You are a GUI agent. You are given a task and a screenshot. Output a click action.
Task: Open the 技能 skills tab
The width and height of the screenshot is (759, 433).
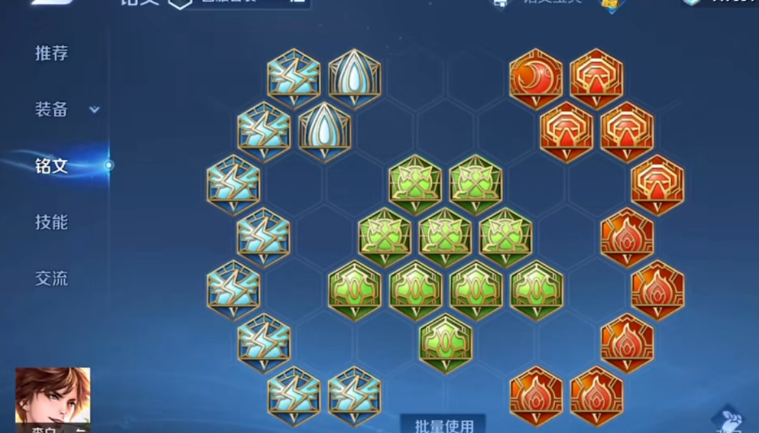(x=51, y=222)
